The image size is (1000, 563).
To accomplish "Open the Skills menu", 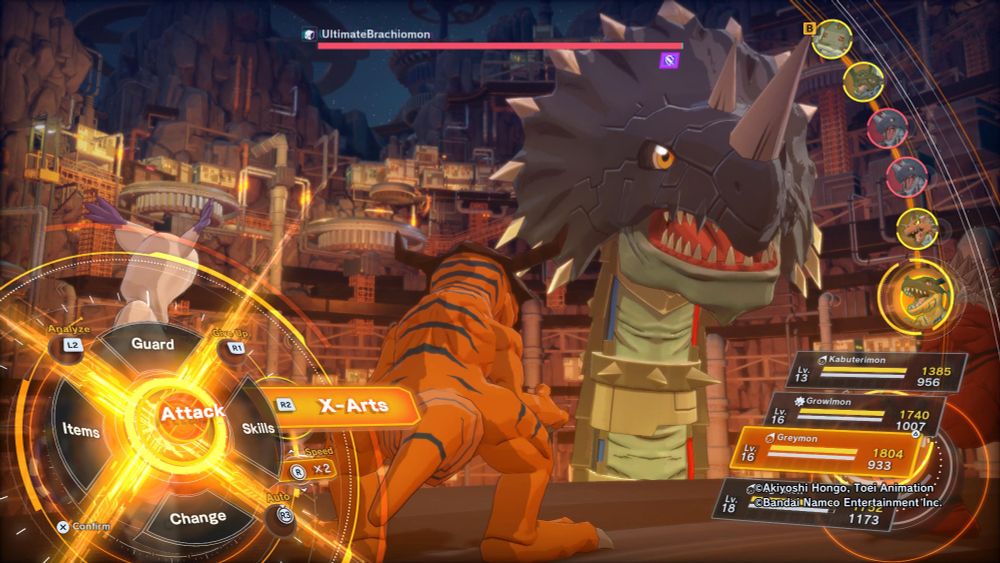I will click(257, 428).
